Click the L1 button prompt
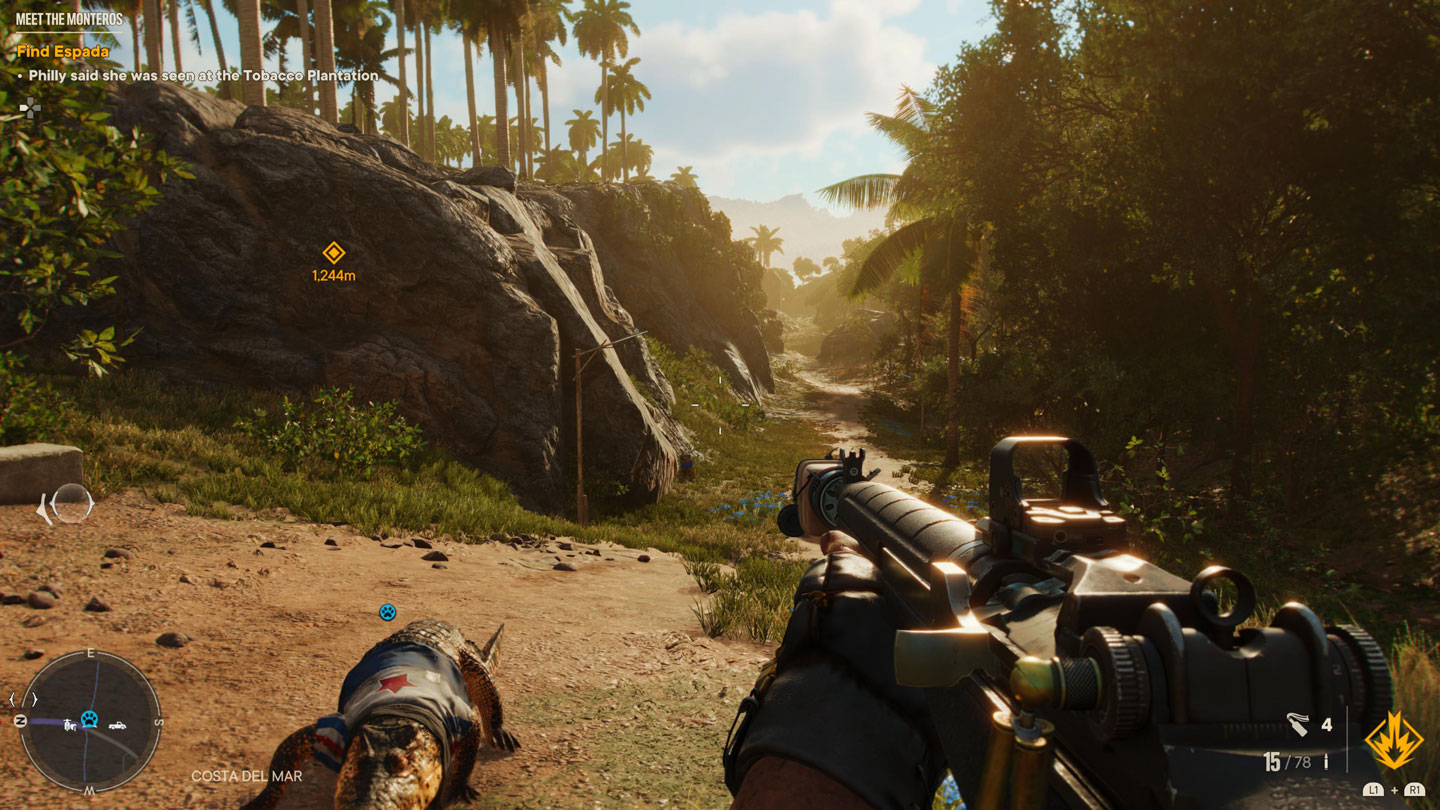Viewport: 1440px width, 810px height. pyautogui.click(x=1374, y=791)
